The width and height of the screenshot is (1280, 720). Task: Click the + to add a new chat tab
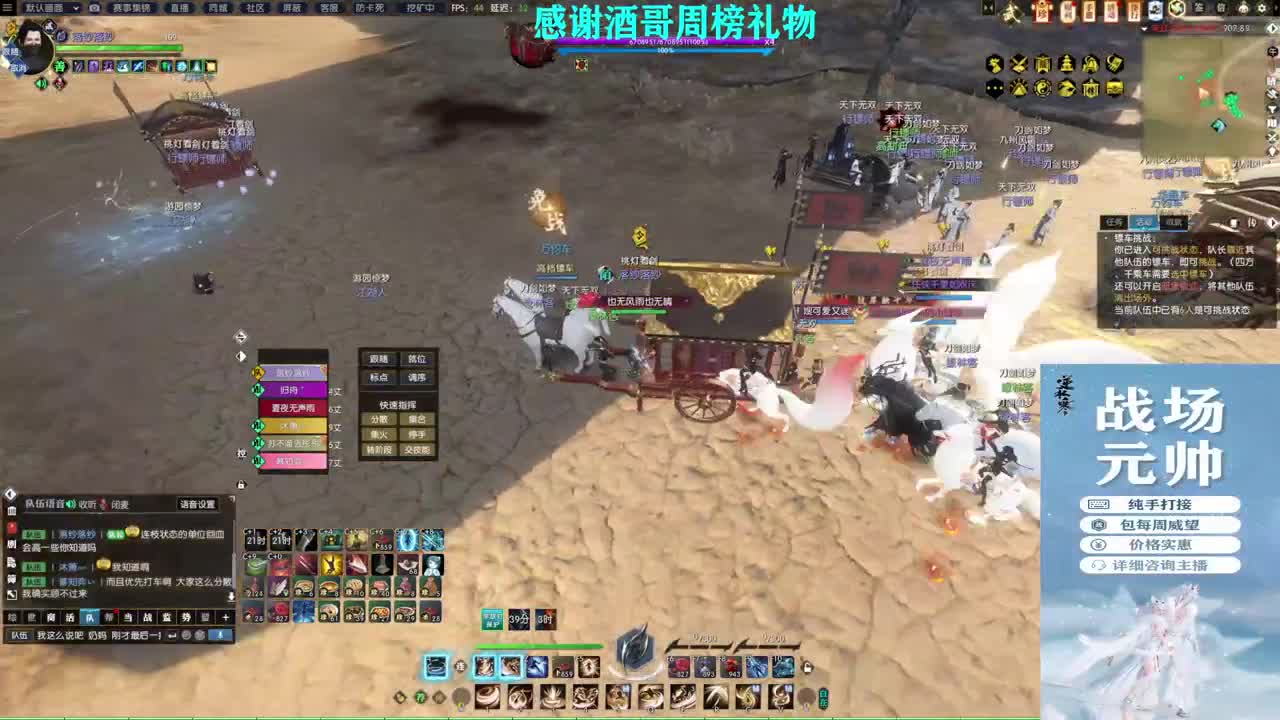tap(226, 617)
